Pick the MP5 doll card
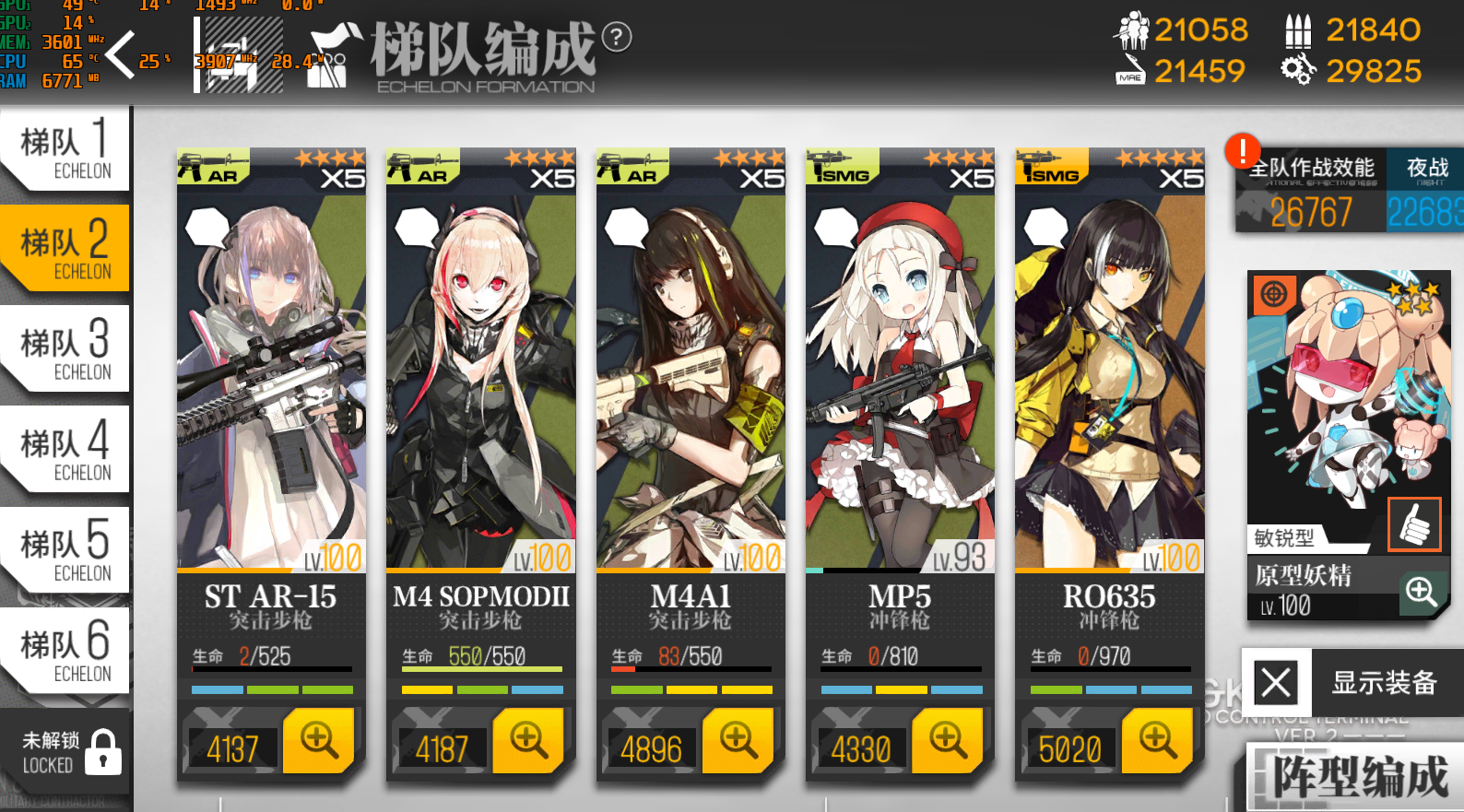1464x812 pixels. pyautogui.click(x=900, y=387)
